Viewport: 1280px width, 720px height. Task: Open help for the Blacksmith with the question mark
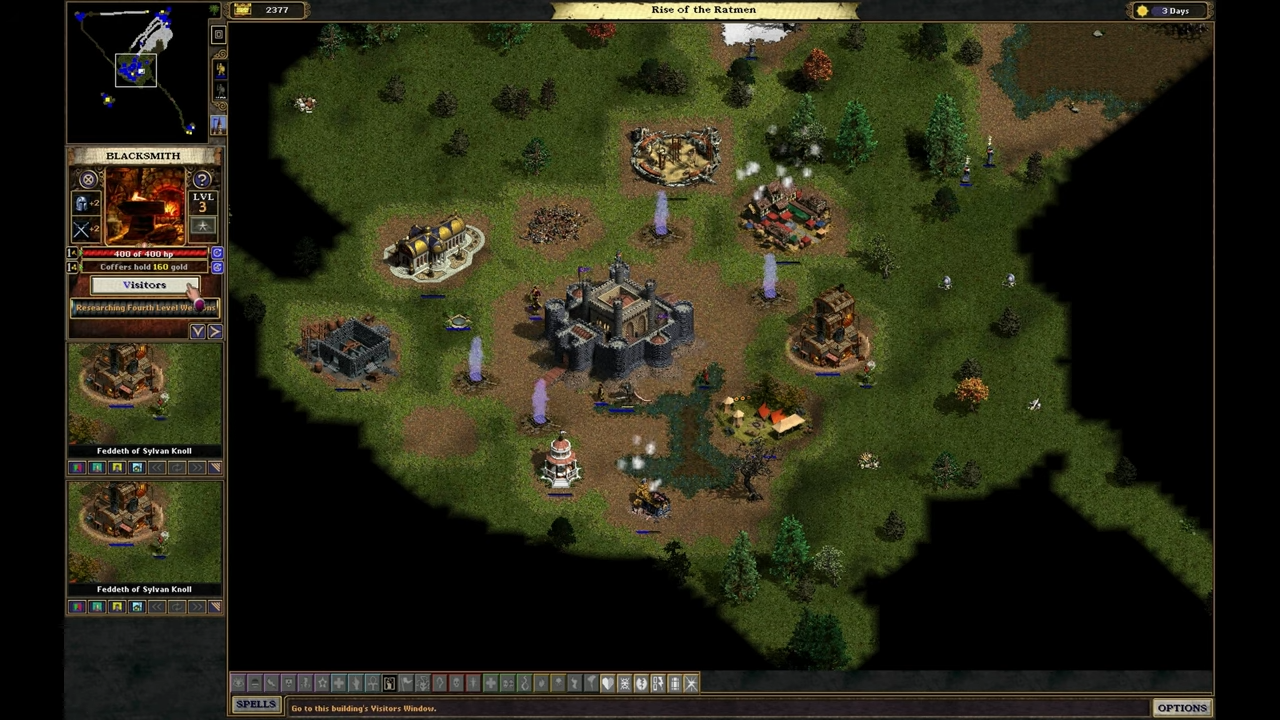(203, 180)
